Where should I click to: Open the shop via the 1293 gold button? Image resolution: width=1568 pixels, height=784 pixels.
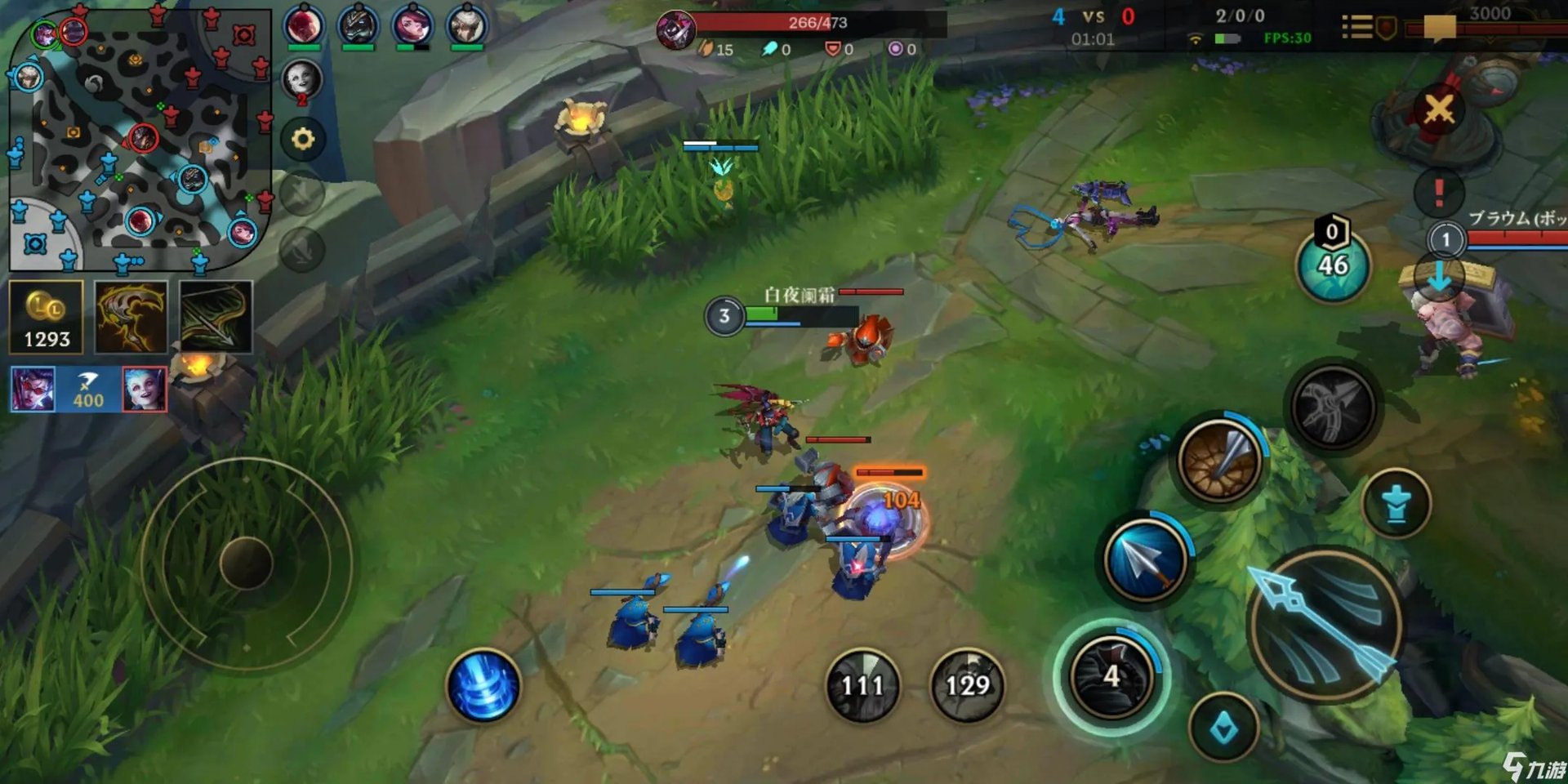47,317
